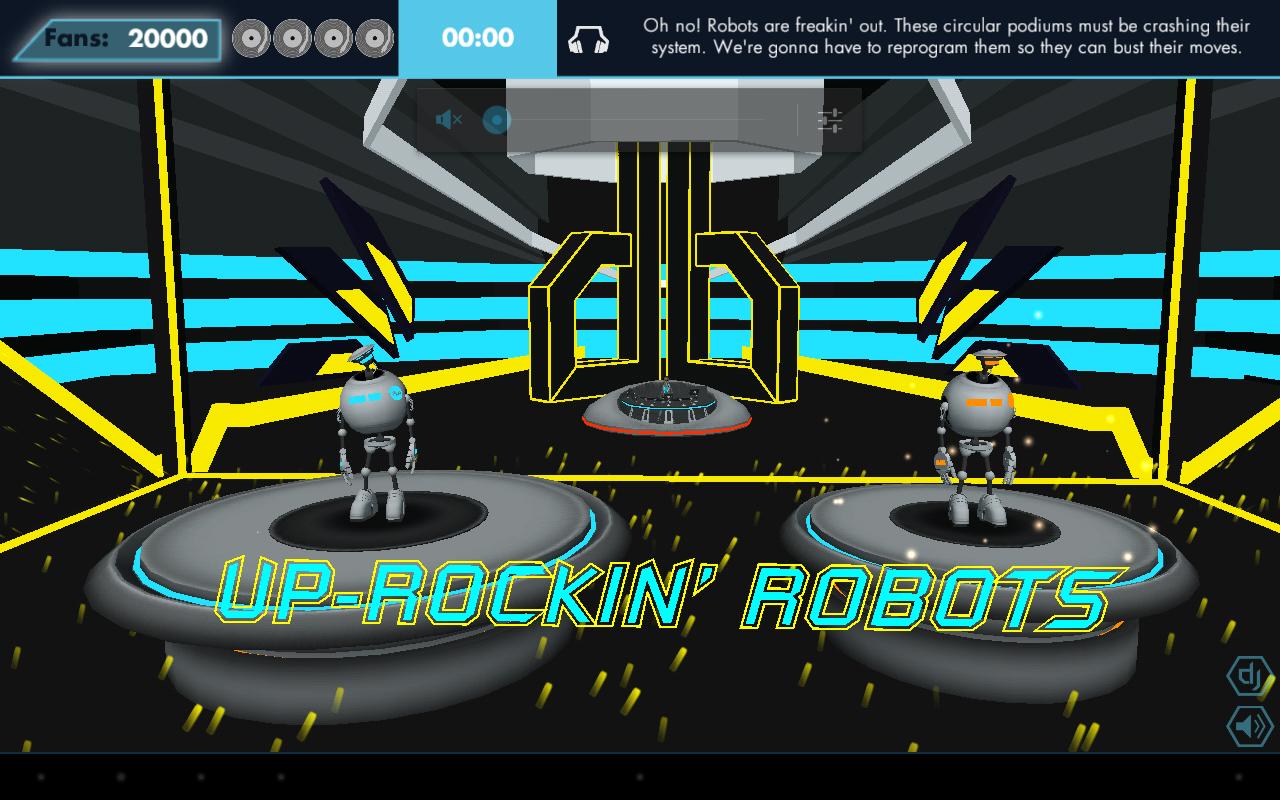Click the muted speaker icon in volume overlay
Image resolution: width=1280 pixels, height=800 pixels.
[449, 121]
